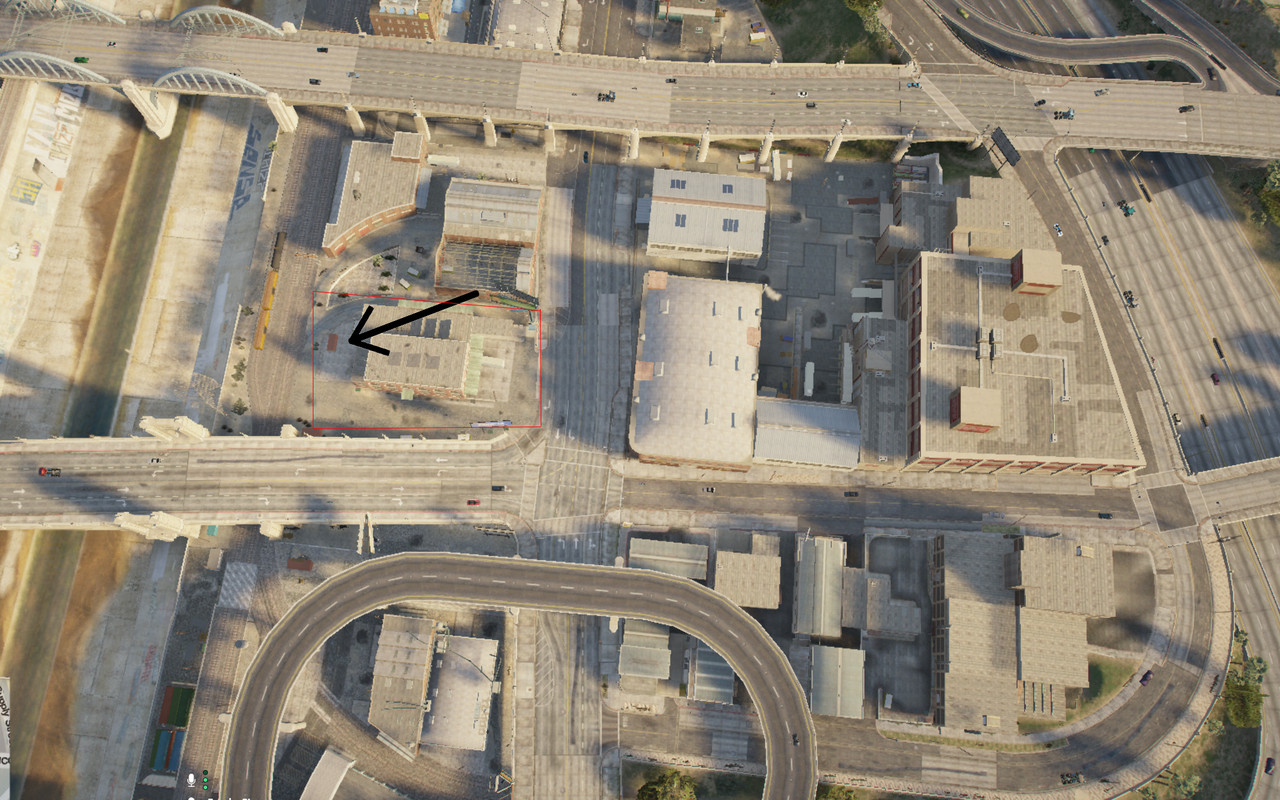Click the microphone voice indicator icon
Viewport: 1280px width, 800px height.
192,778
